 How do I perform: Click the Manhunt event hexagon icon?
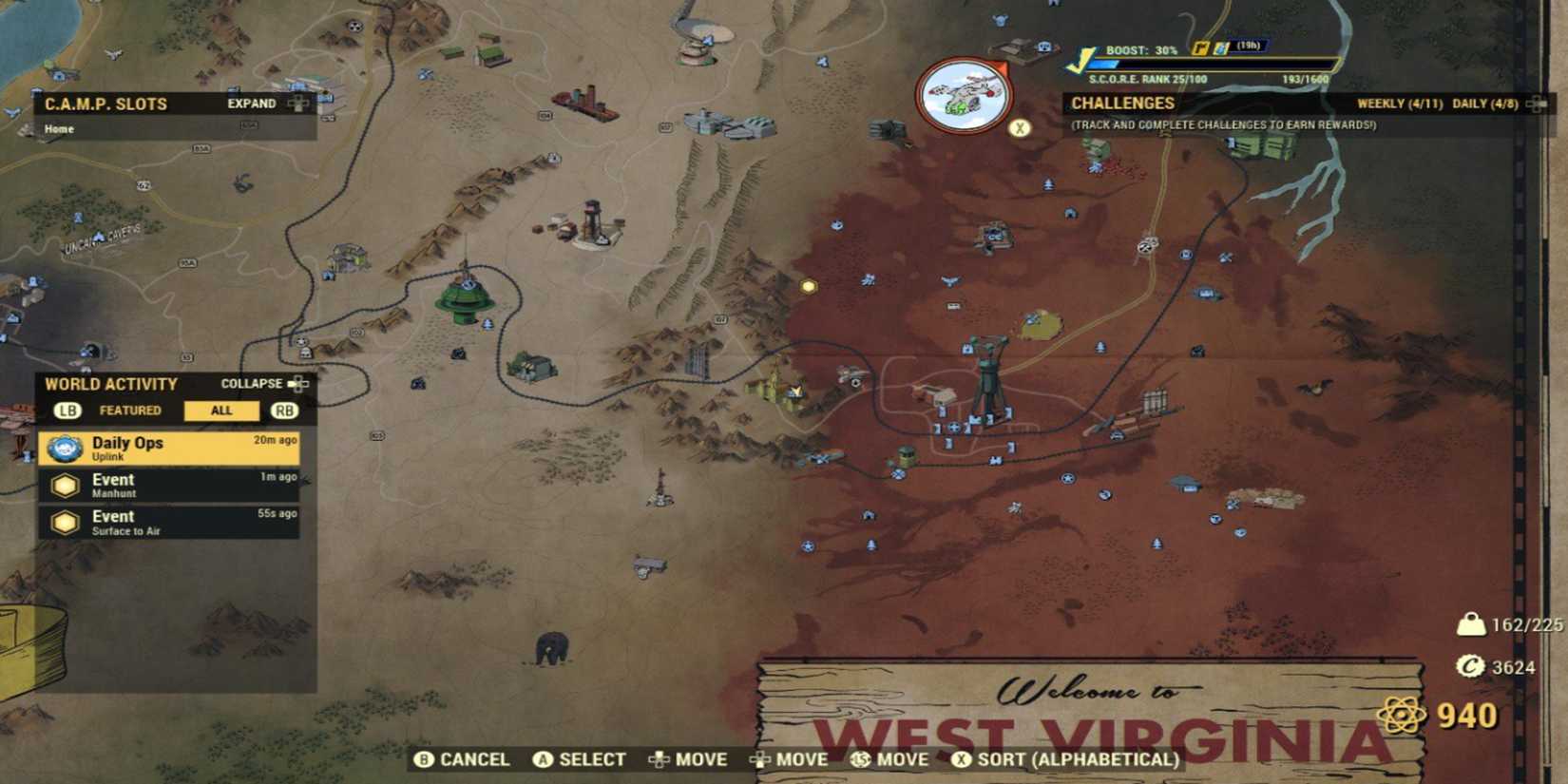coord(64,485)
